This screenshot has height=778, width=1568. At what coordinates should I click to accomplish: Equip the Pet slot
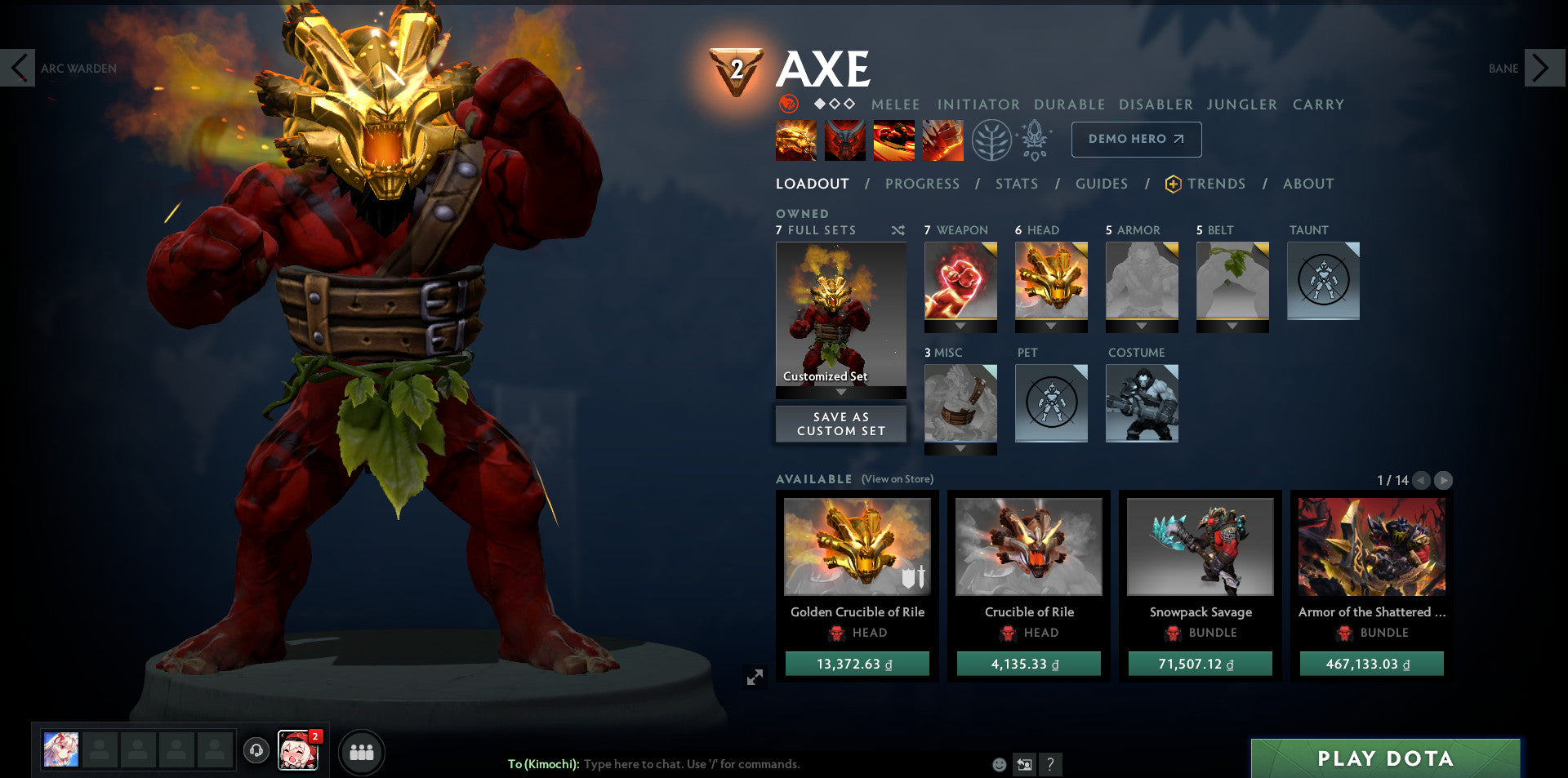[1051, 403]
